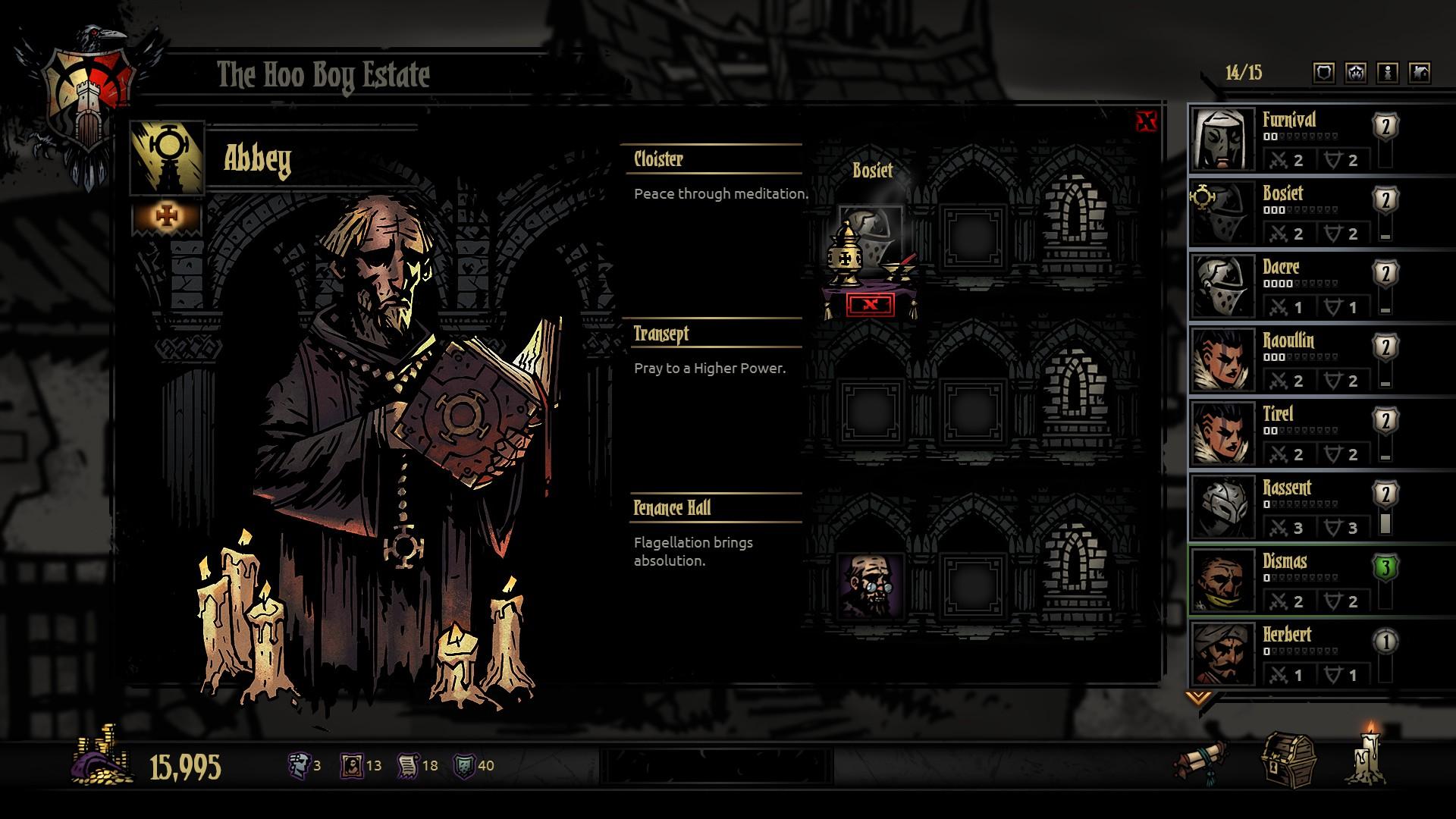Click the candle icon in bottom bar
This screenshot has width=1456, height=819.
tap(1369, 755)
